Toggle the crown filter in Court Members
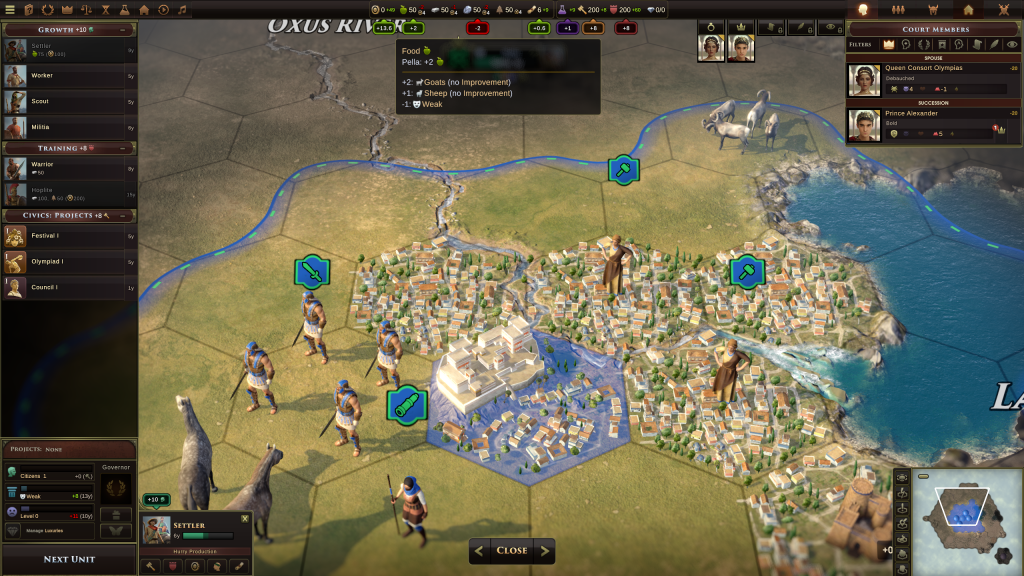Screen dimensions: 1024x576 pyautogui.click(x=888, y=45)
